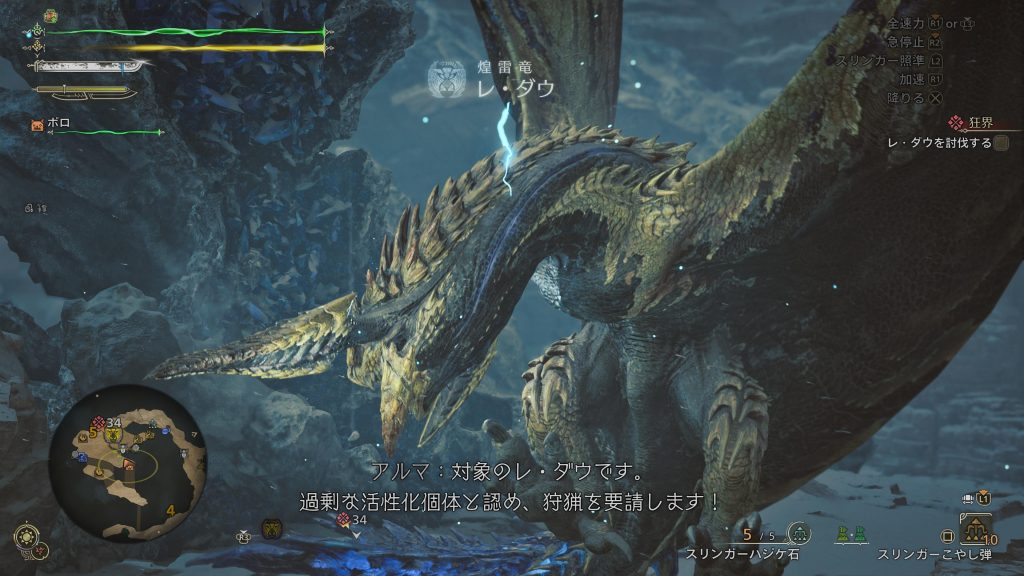Click the sun time-of-day indicator
1024x576 pixels.
pyautogui.click(x=26, y=533)
